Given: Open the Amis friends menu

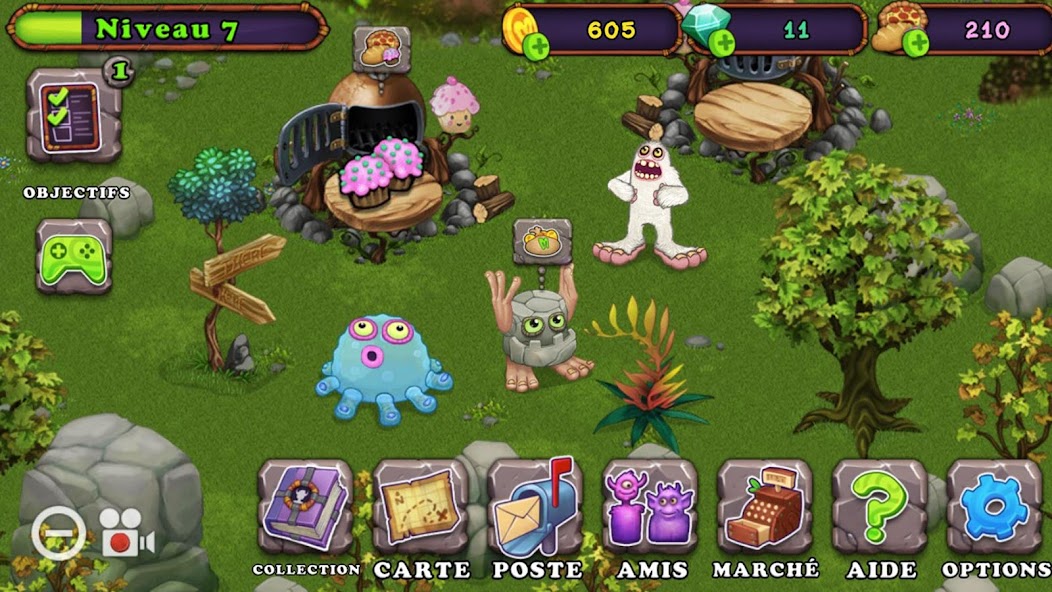Looking at the screenshot, I should click(x=650, y=507).
